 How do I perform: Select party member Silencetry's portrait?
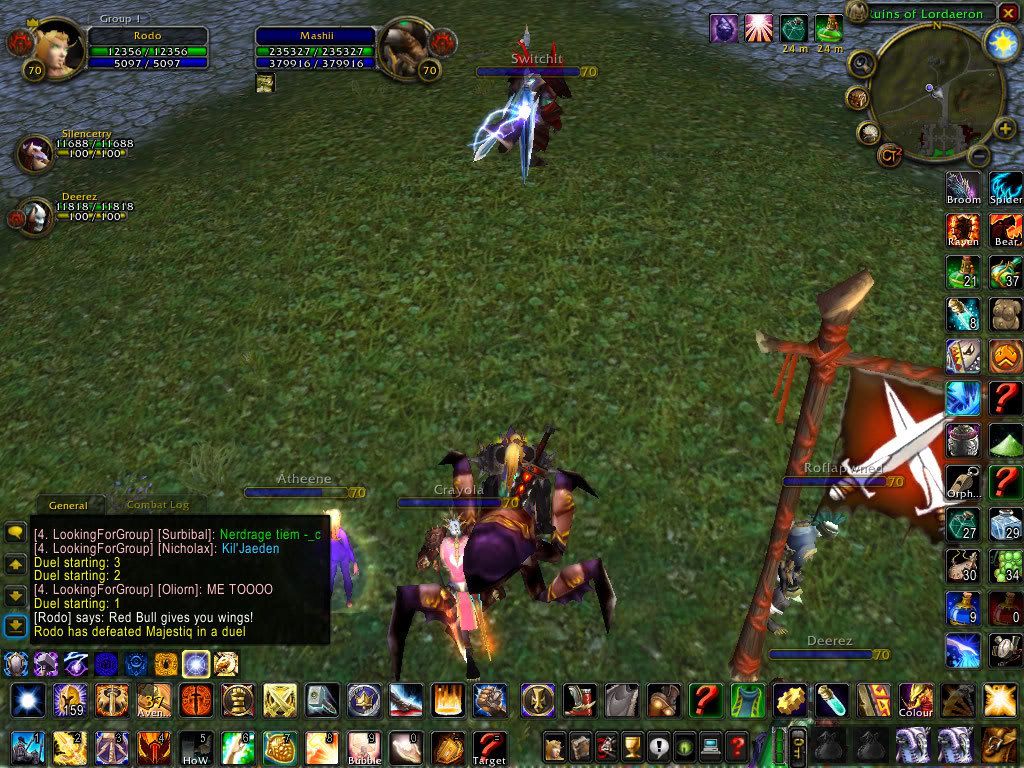(x=36, y=153)
